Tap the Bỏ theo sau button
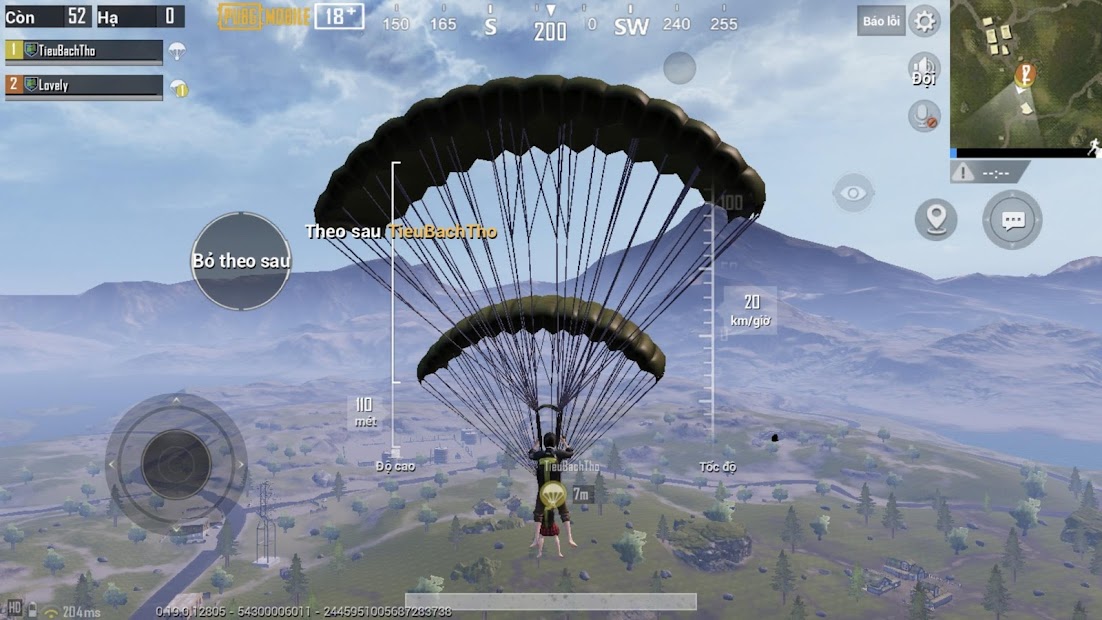1102x620 pixels. pyautogui.click(x=240, y=261)
